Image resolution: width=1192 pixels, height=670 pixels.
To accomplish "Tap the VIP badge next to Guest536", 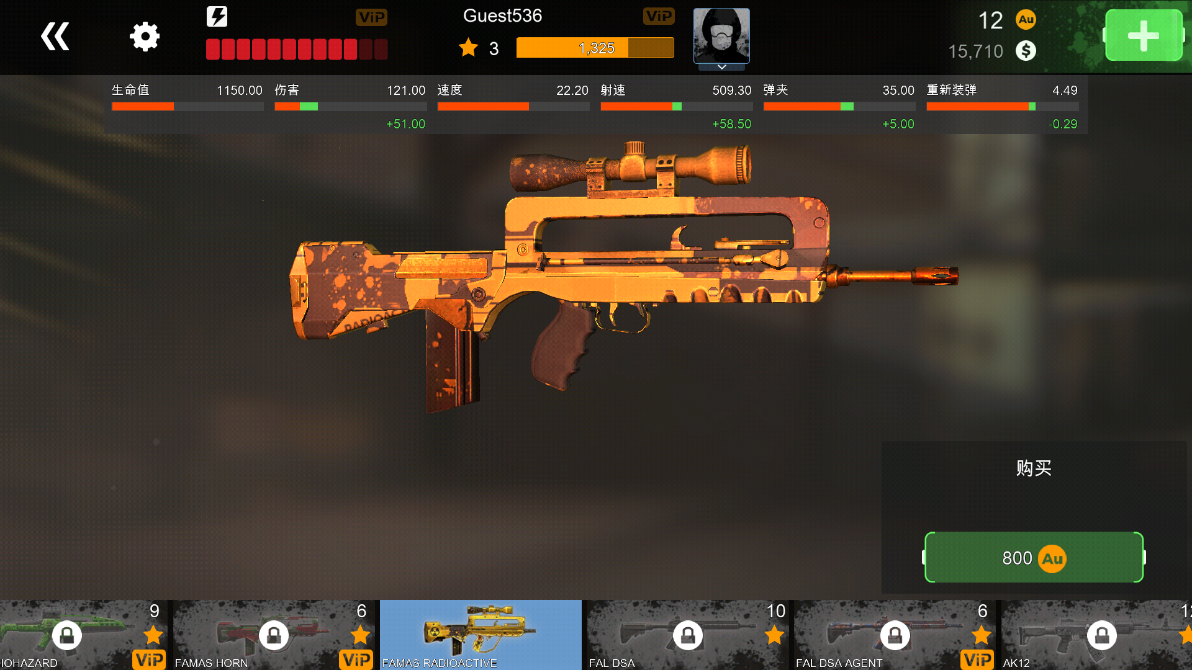I will (x=658, y=17).
